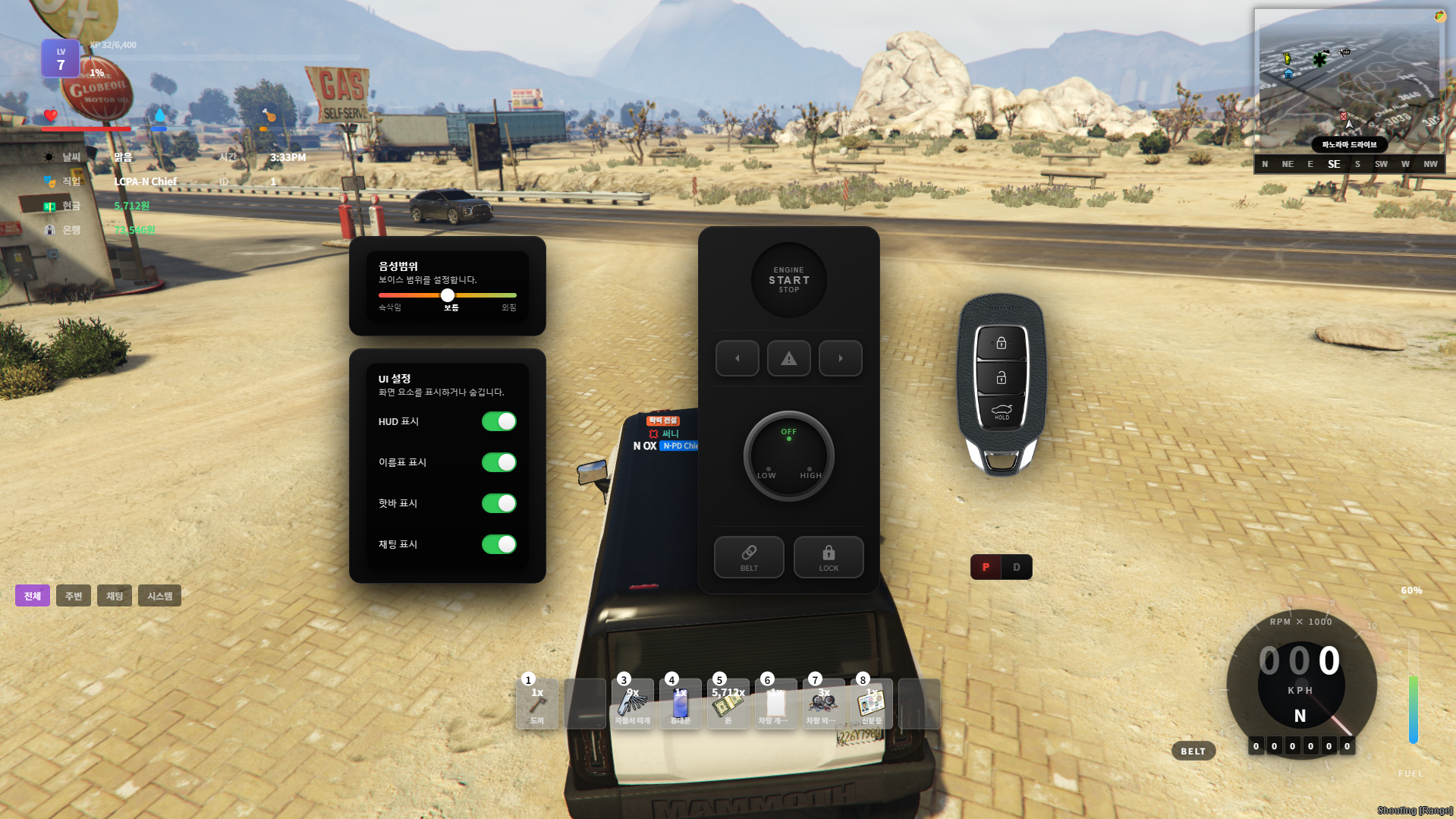Image resolution: width=1456 pixels, height=819 pixels.
Task: Switch to the 주변 chat tab
Action: [x=74, y=596]
